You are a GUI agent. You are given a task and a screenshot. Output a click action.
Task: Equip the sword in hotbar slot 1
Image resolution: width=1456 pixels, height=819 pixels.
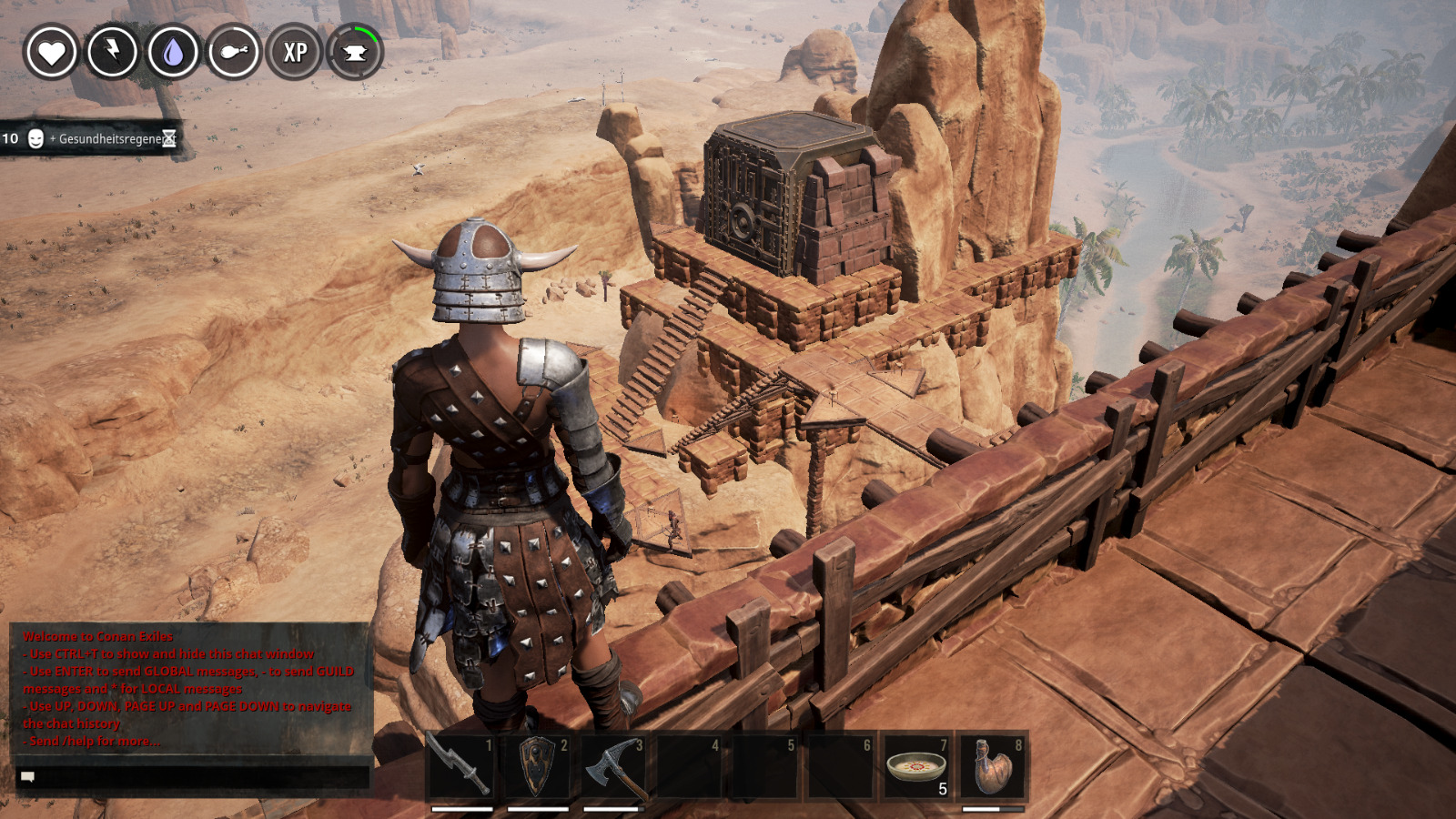point(462,766)
